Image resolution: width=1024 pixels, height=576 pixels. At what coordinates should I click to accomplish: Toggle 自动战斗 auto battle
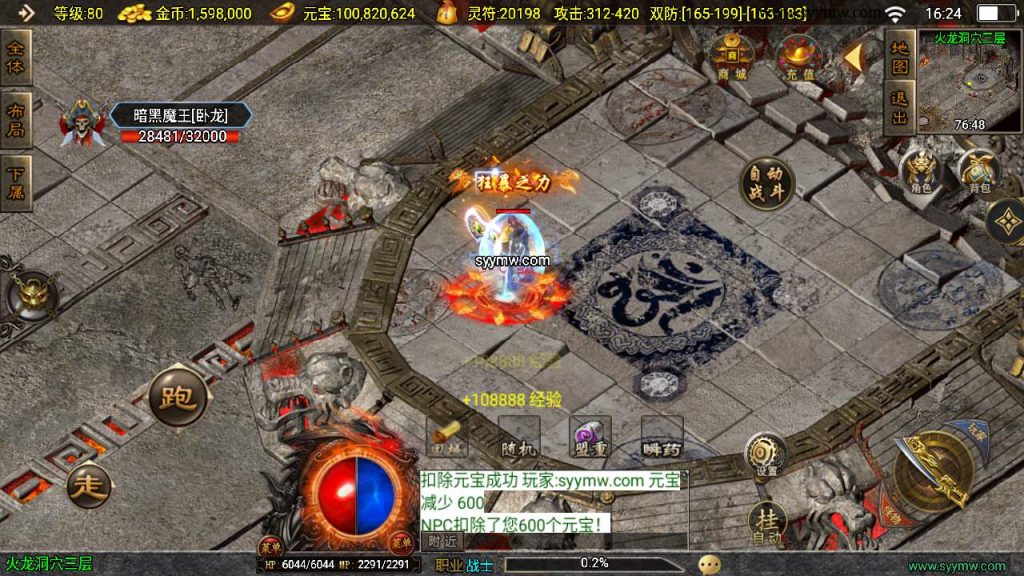click(x=767, y=184)
